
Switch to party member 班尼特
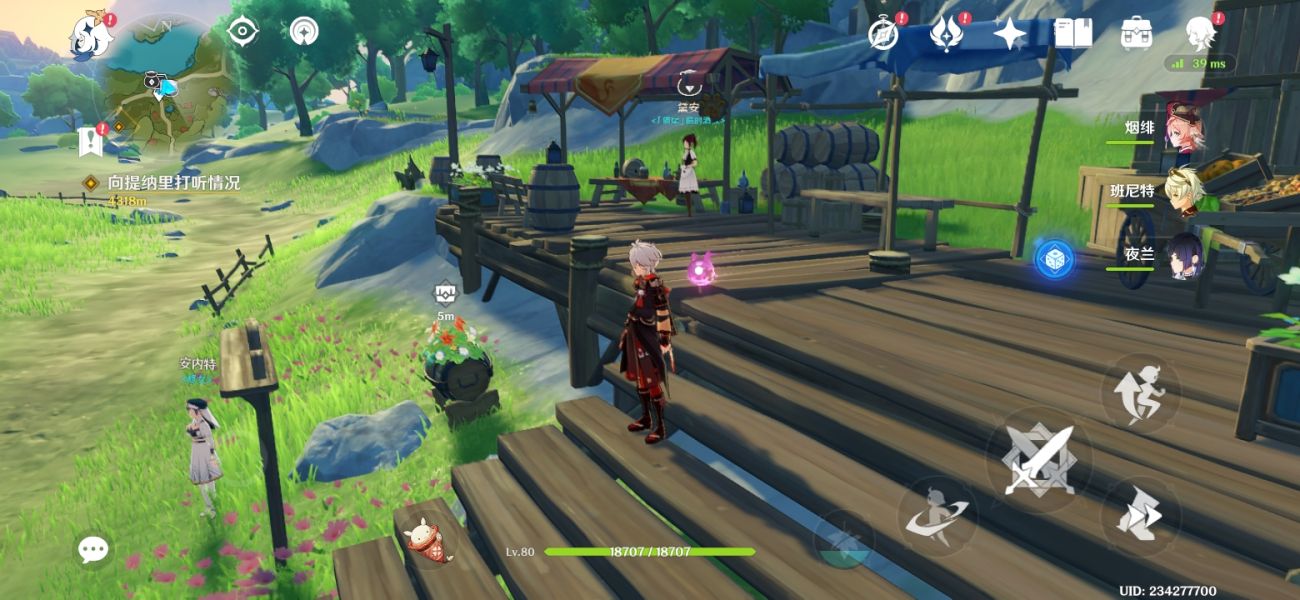(1183, 191)
